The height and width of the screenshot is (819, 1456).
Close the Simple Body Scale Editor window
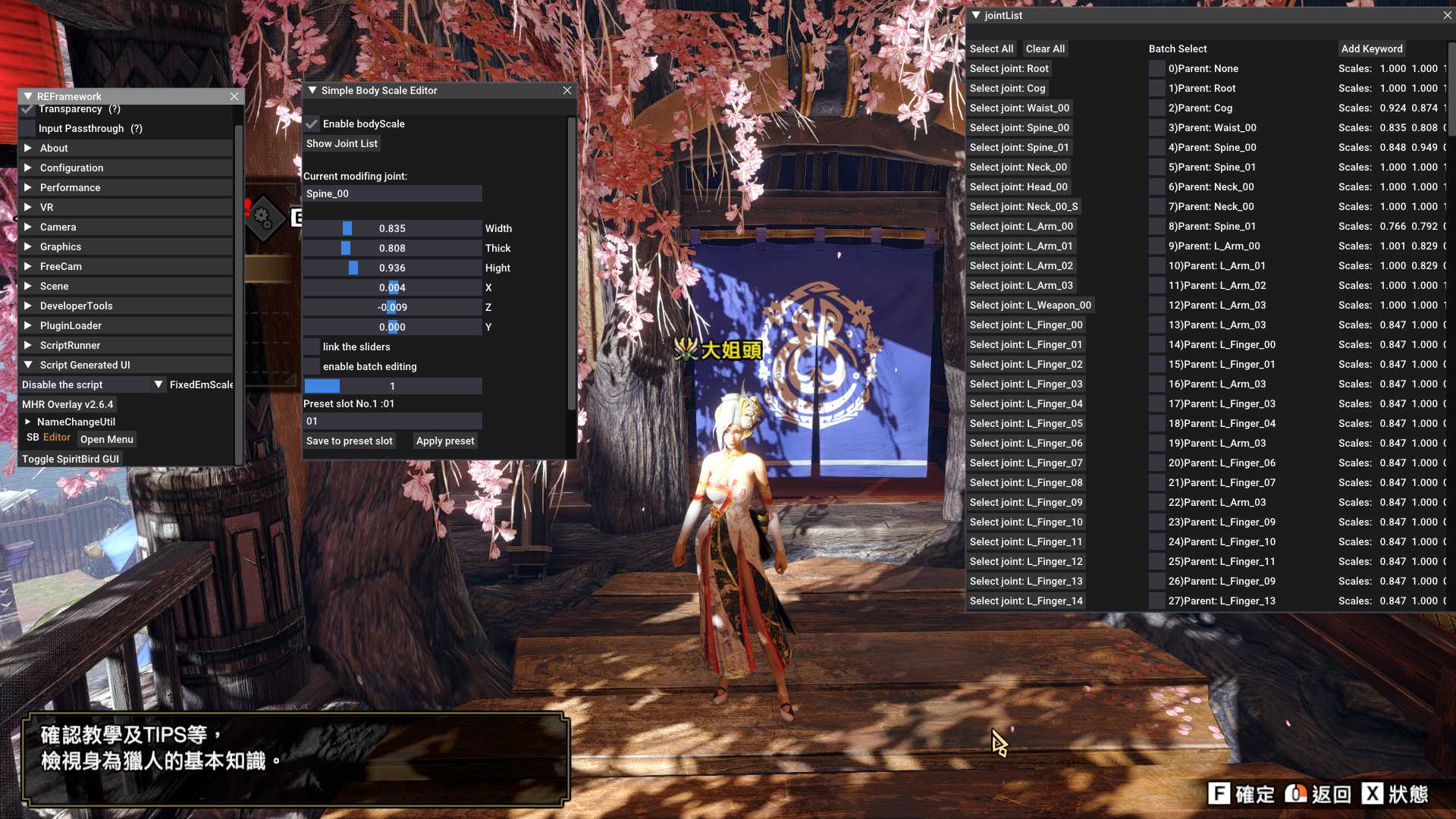point(566,90)
